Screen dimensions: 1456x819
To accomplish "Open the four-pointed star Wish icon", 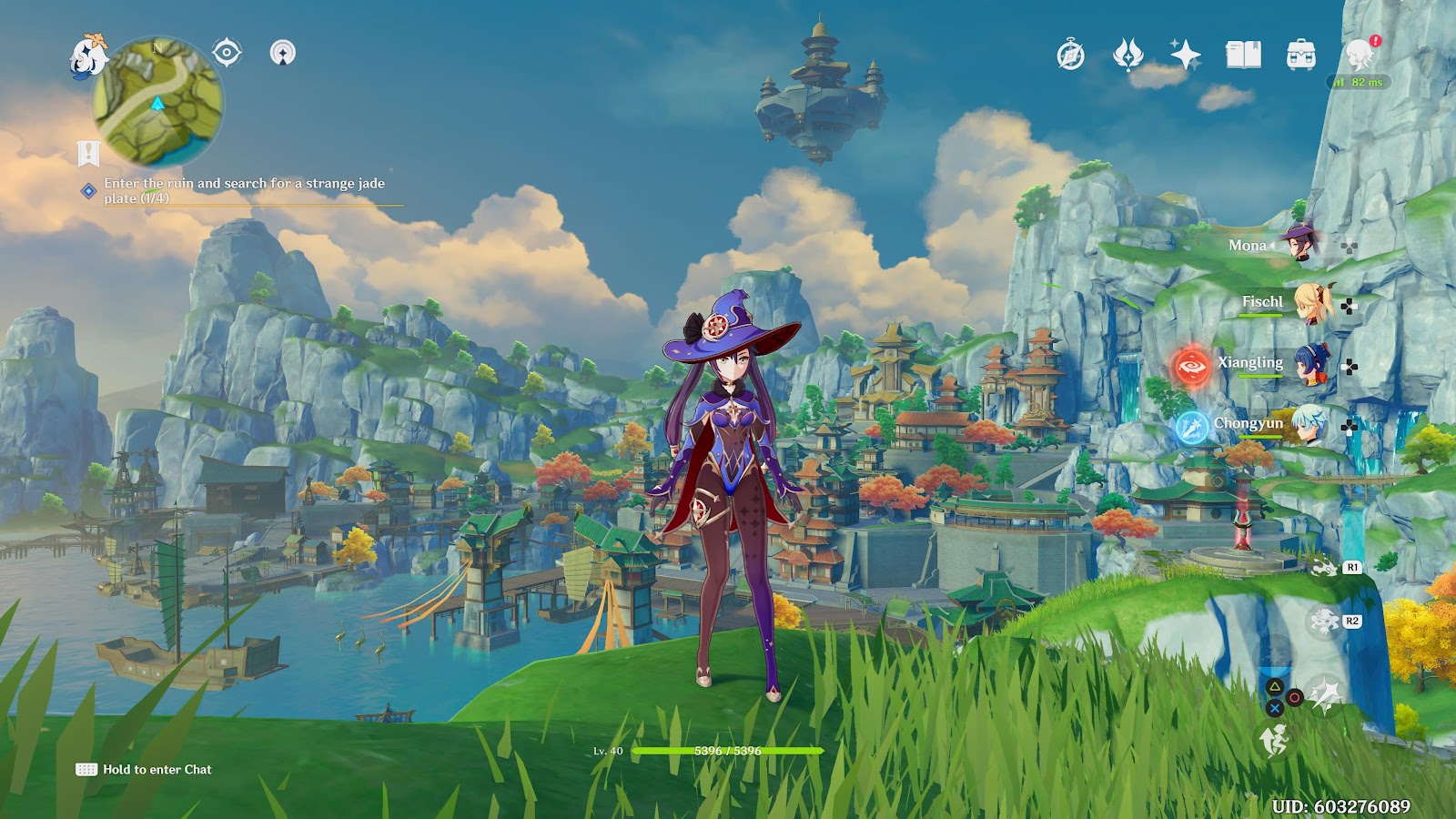I will pos(1185,56).
